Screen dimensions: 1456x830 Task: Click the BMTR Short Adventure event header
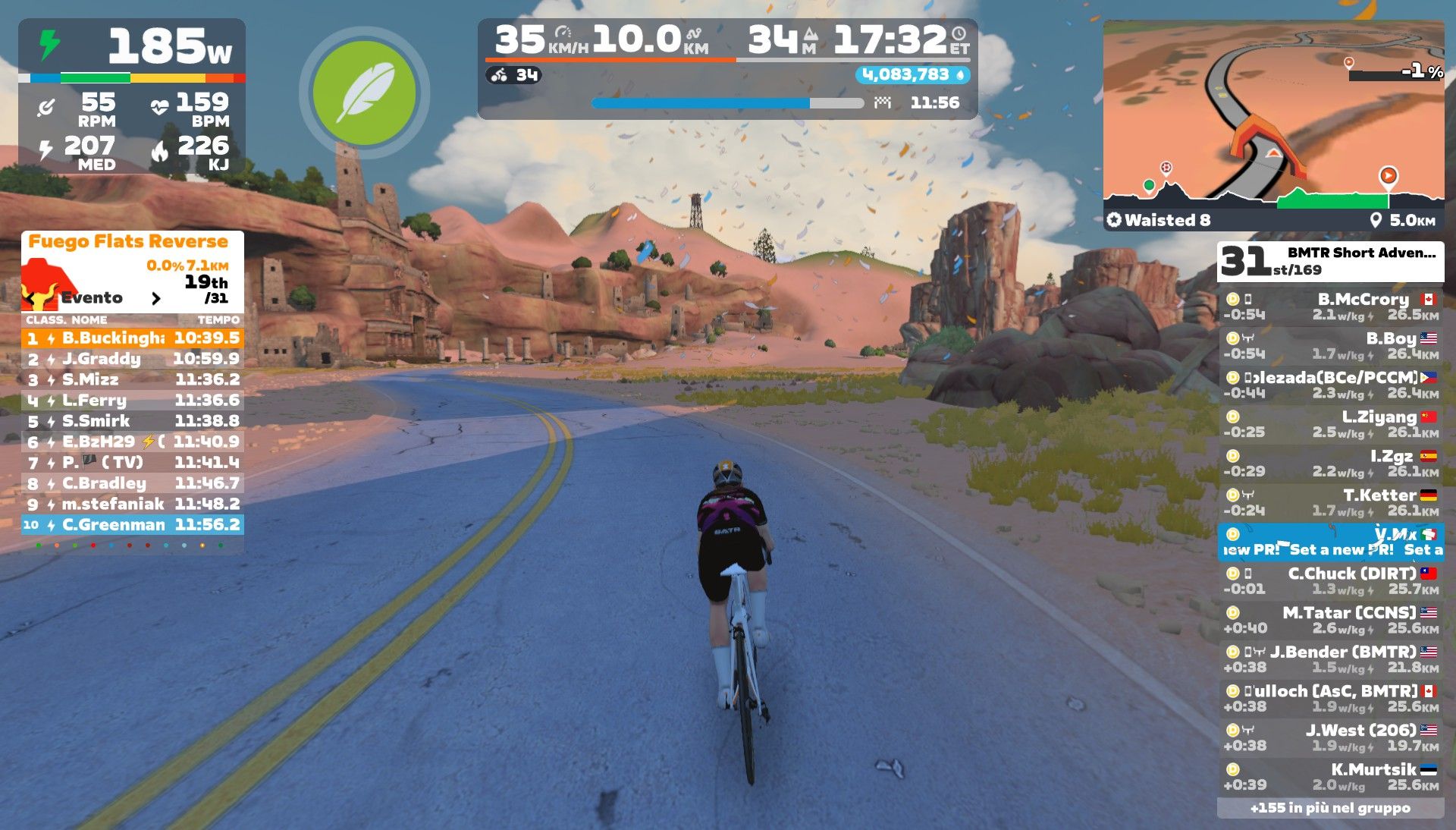(1330, 260)
